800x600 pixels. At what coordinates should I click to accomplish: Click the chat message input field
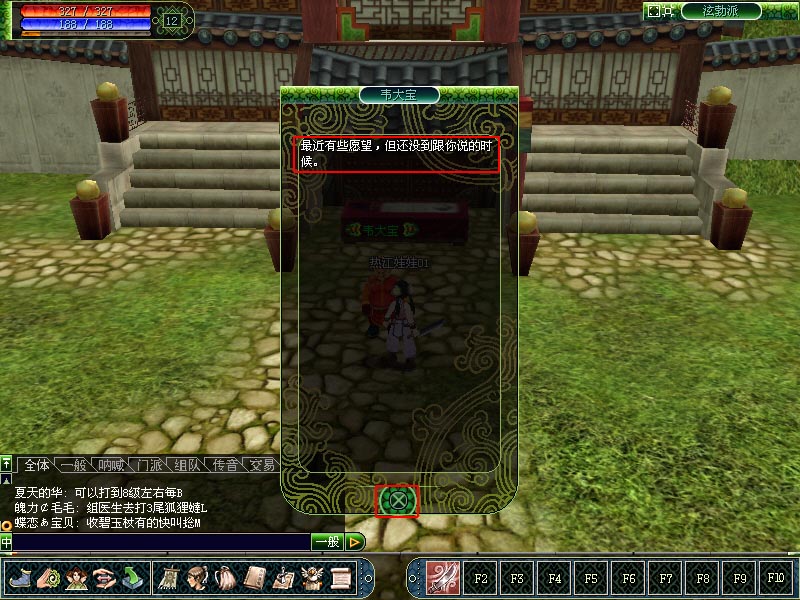160,542
